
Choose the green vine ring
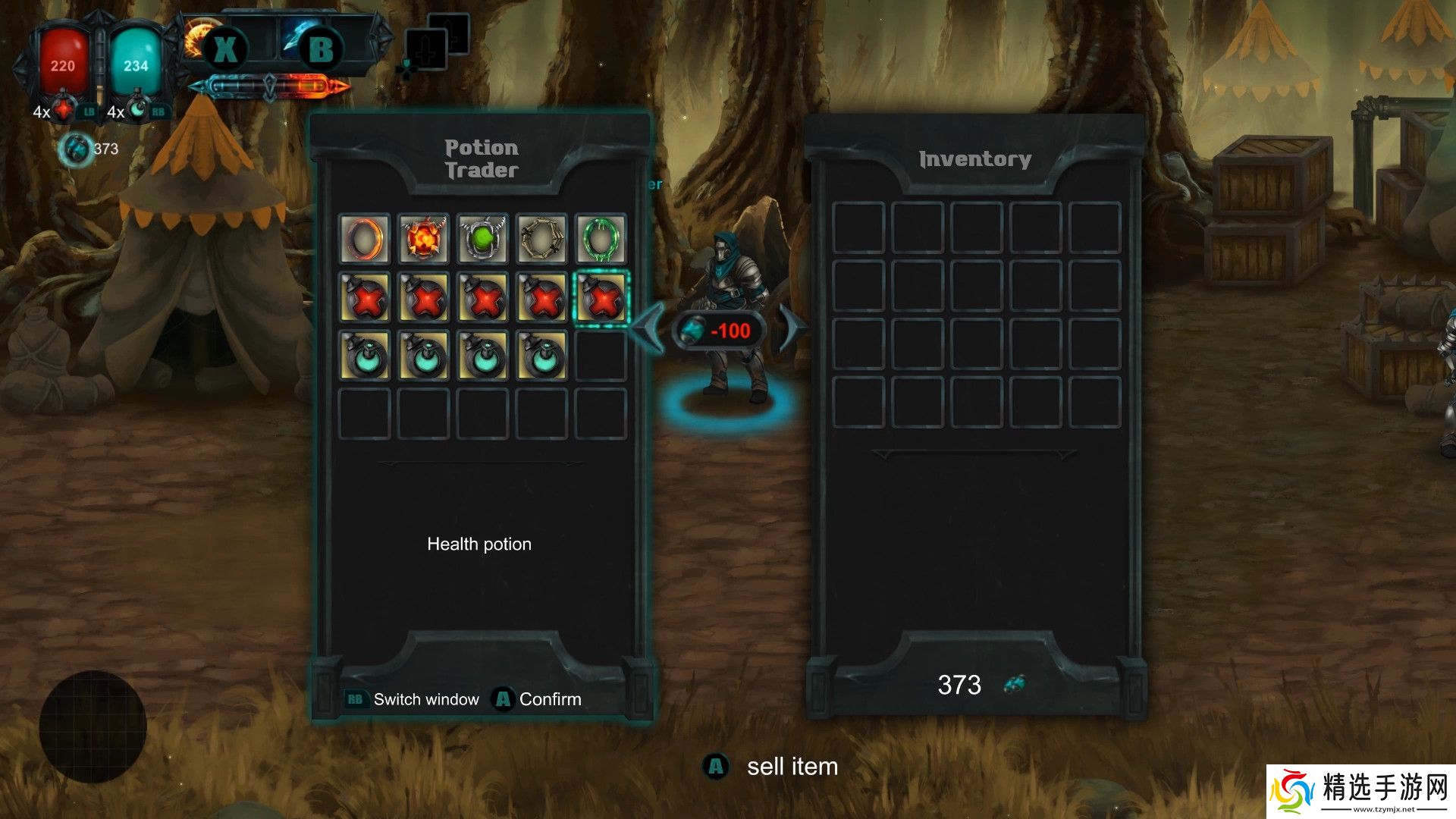pyautogui.click(x=601, y=239)
